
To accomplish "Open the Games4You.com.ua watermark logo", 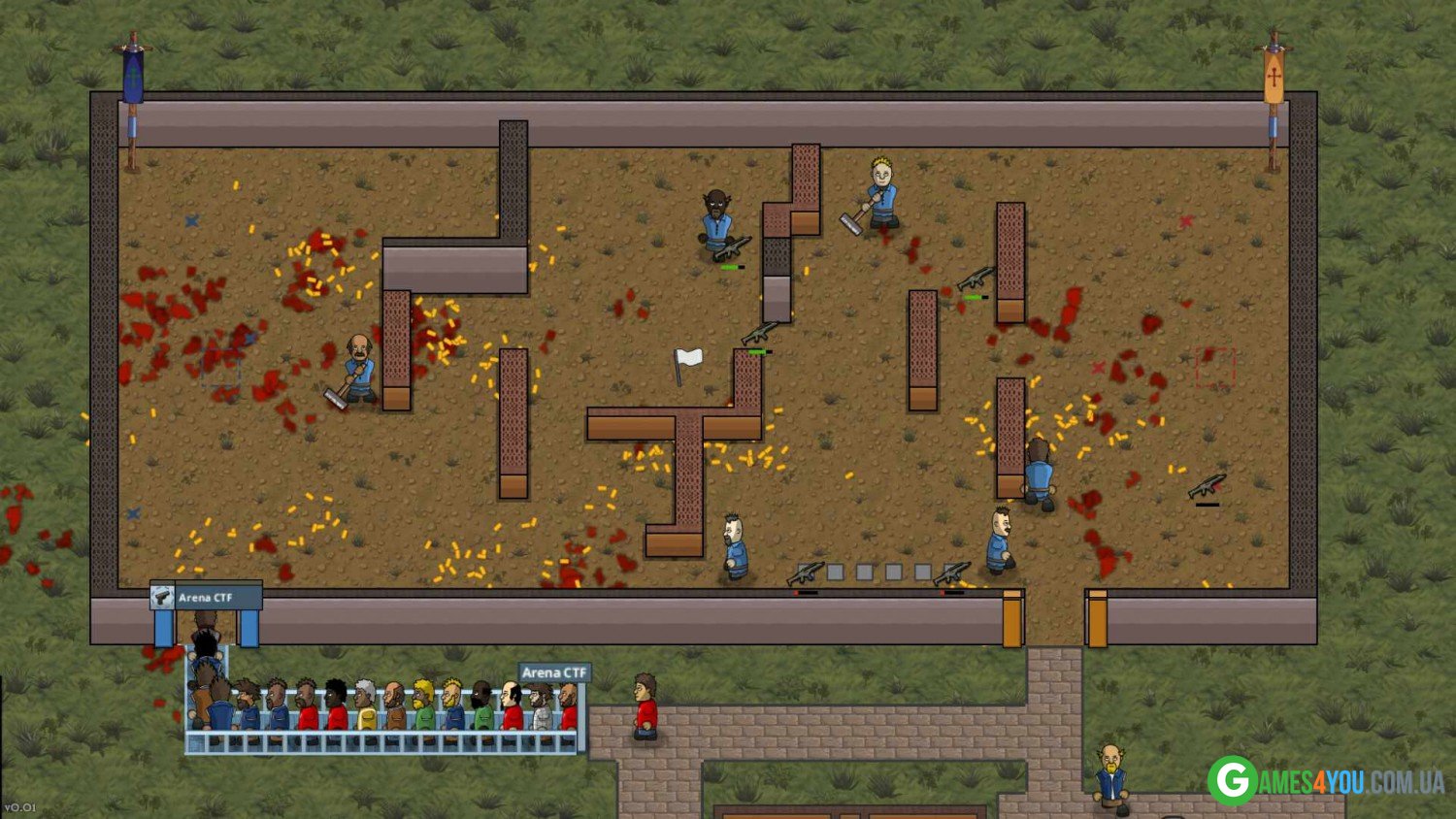I will [1324, 780].
